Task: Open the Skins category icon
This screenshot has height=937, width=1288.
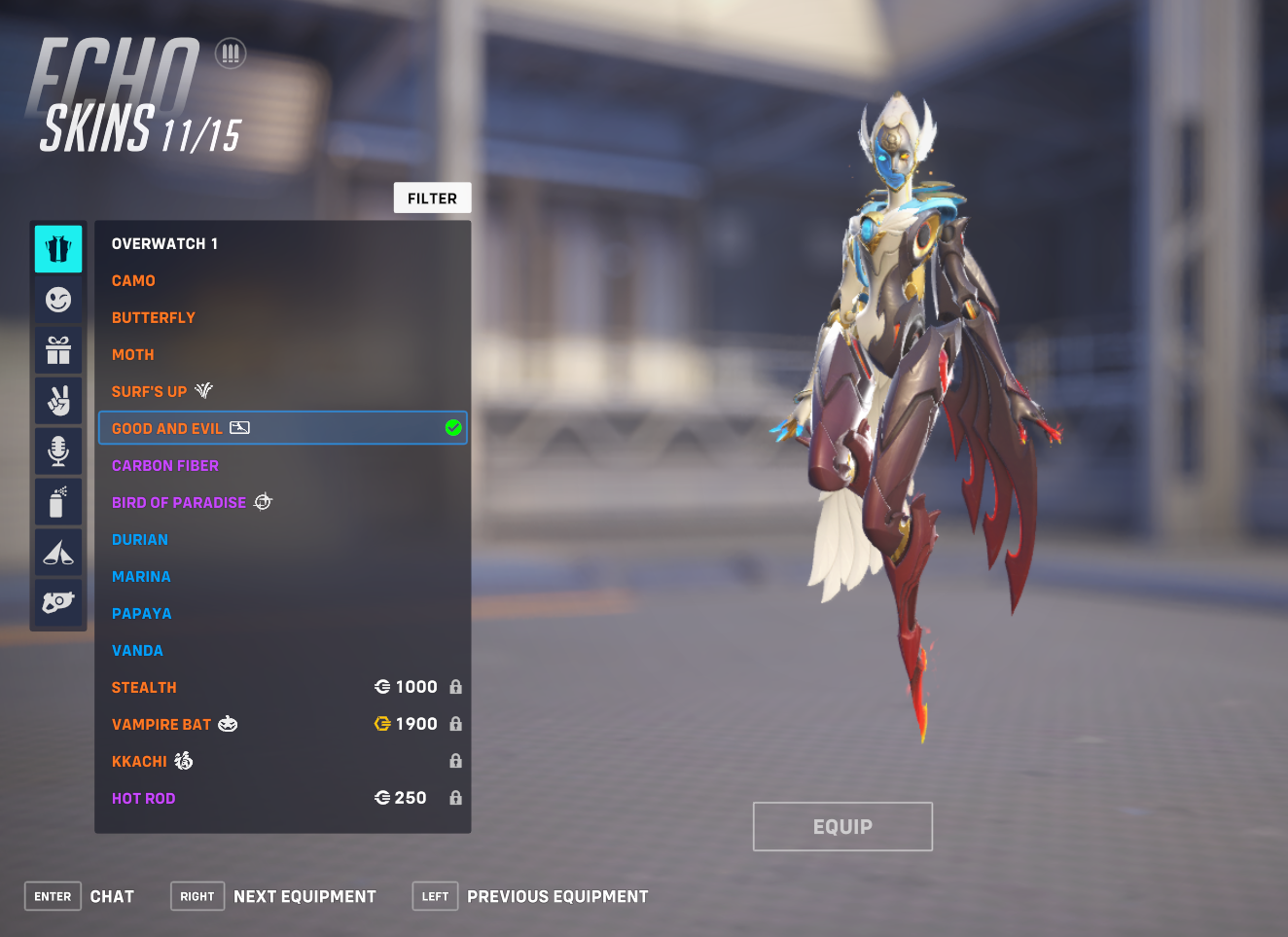Action: click(57, 249)
